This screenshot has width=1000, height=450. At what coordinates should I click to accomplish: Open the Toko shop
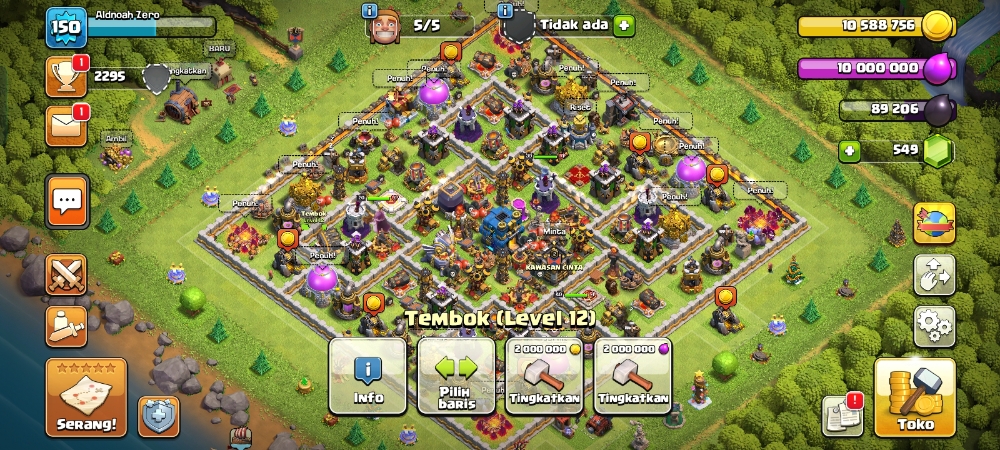coord(914,396)
